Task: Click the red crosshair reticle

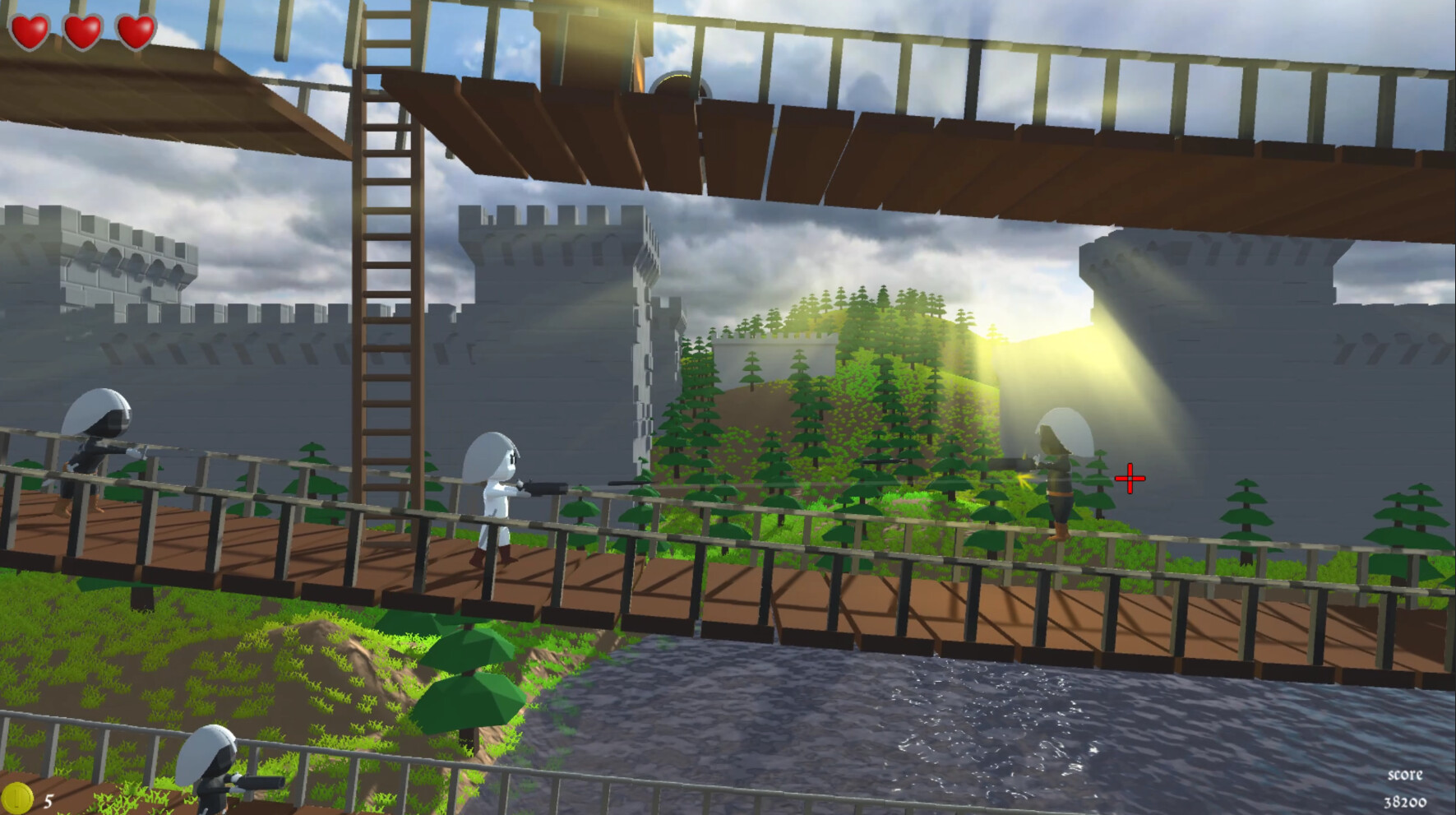Action: 1130,477
